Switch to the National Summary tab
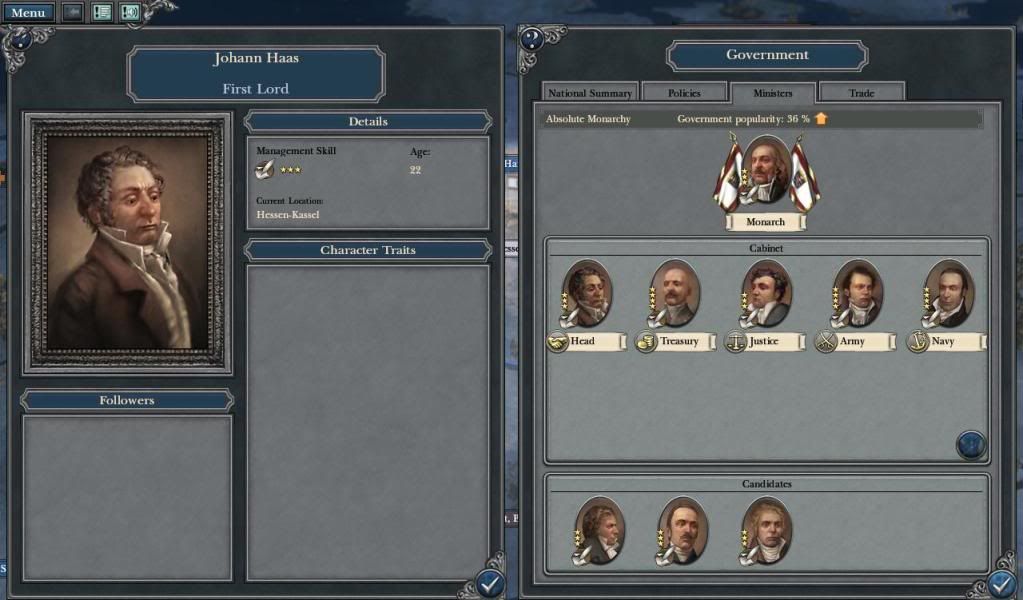Screen dimensions: 1023x600 coord(589,93)
